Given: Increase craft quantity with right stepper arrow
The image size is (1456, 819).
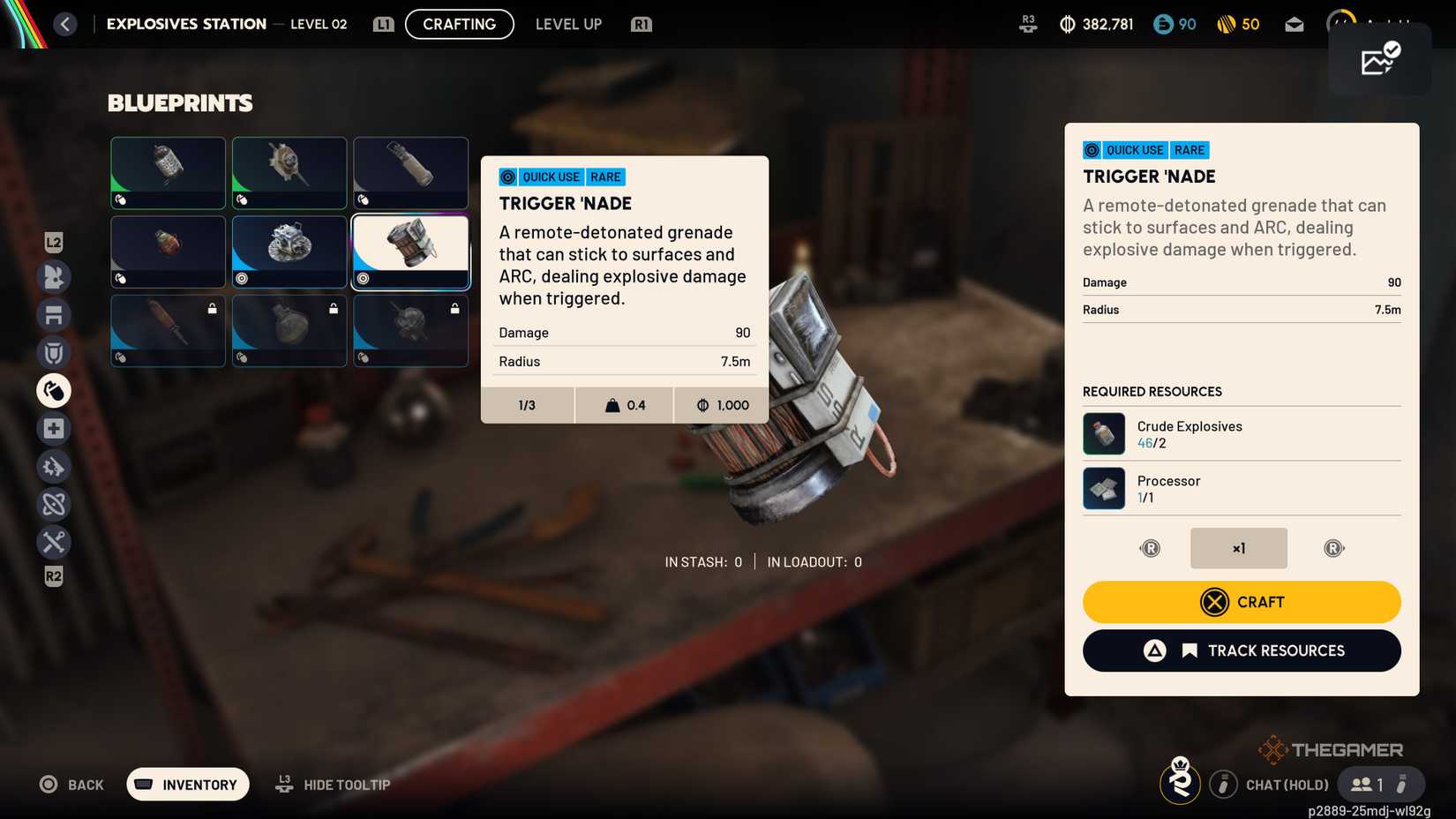Looking at the screenshot, I should (x=1333, y=548).
